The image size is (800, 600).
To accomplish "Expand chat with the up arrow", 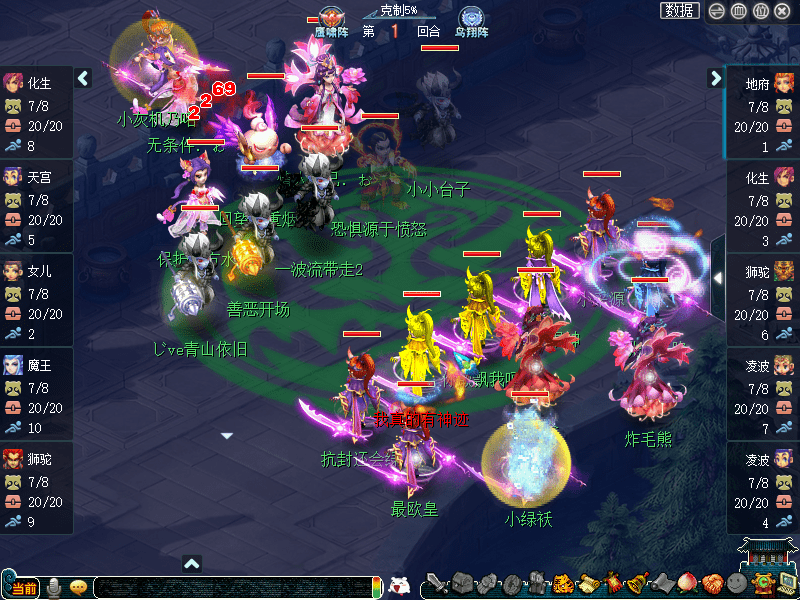I will [x=193, y=564].
